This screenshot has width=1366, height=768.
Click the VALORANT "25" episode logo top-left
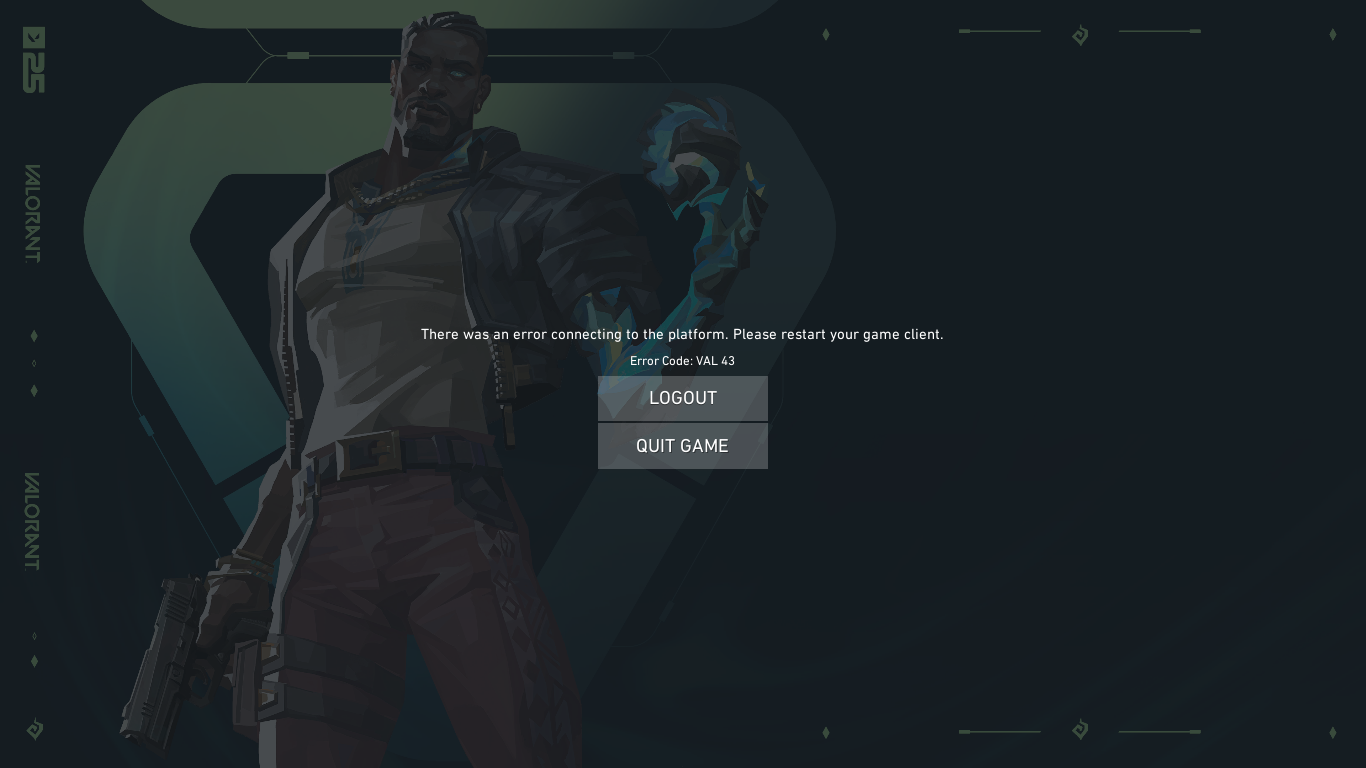[33, 60]
